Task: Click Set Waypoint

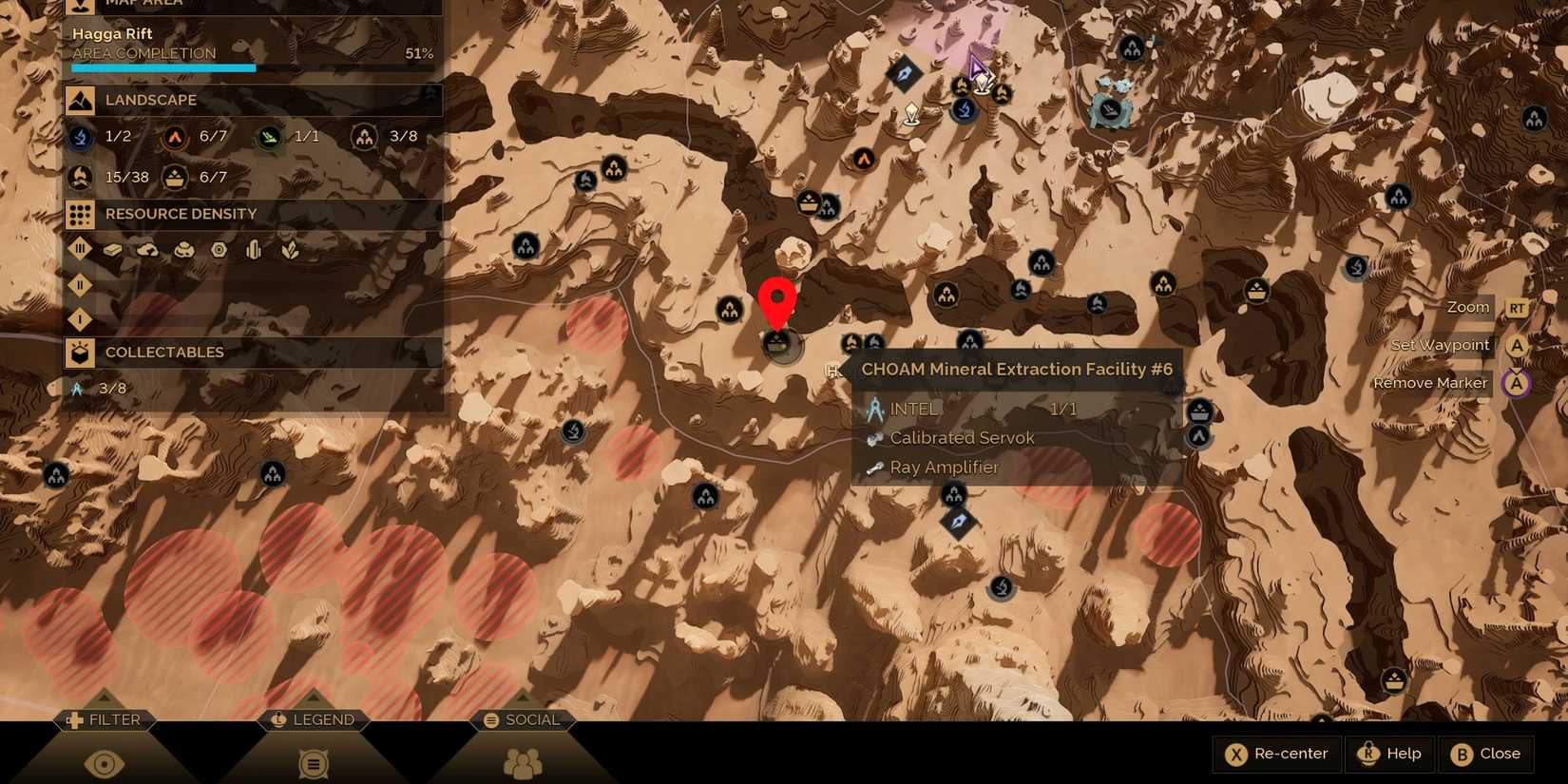Action: pos(1440,345)
